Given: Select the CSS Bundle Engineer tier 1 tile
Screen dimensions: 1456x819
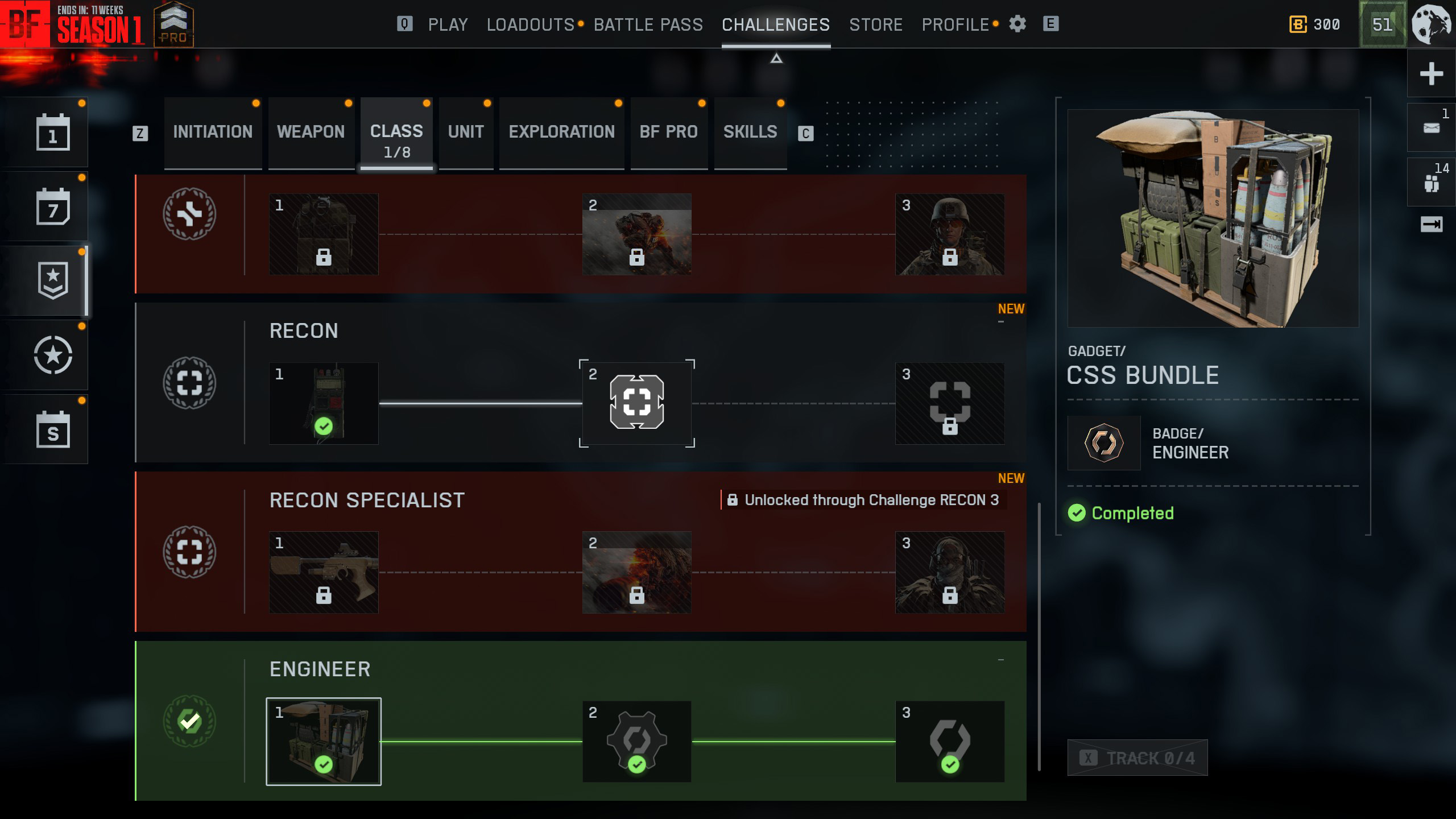Looking at the screenshot, I should 324,741.
